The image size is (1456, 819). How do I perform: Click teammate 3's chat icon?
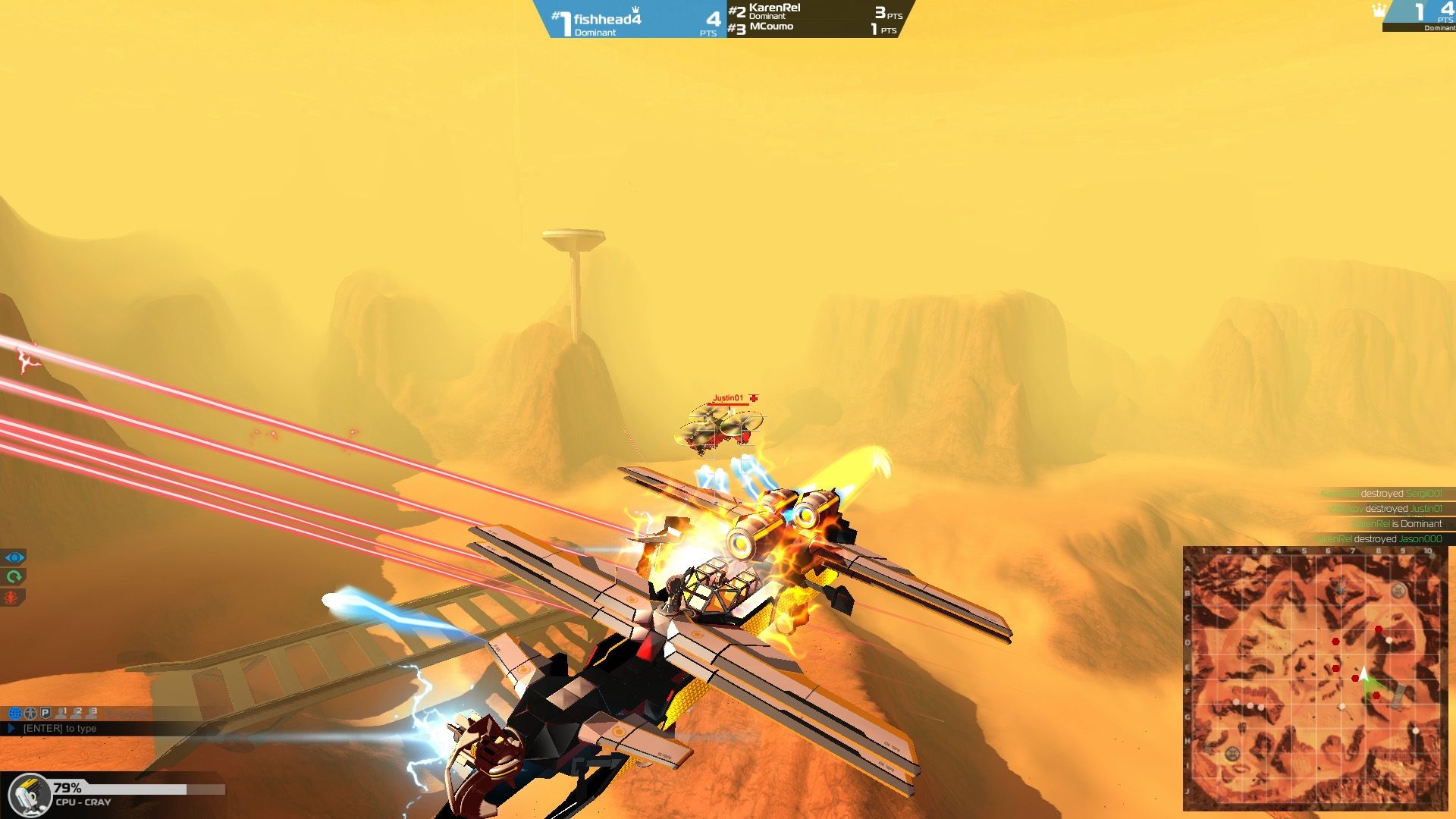(x=91, y=714)
